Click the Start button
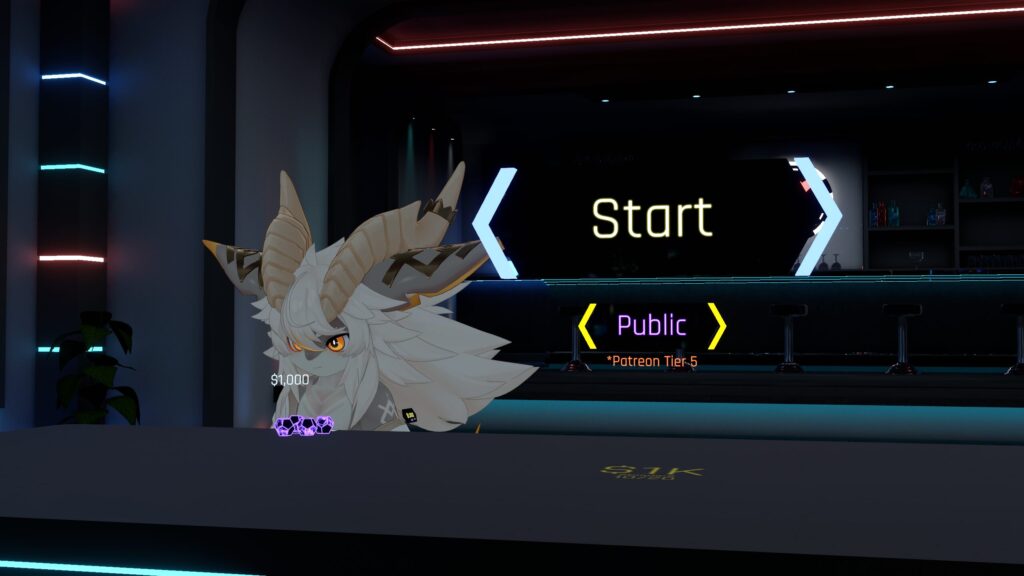This screenshot has width=1024, height=576. coord(651,218)
